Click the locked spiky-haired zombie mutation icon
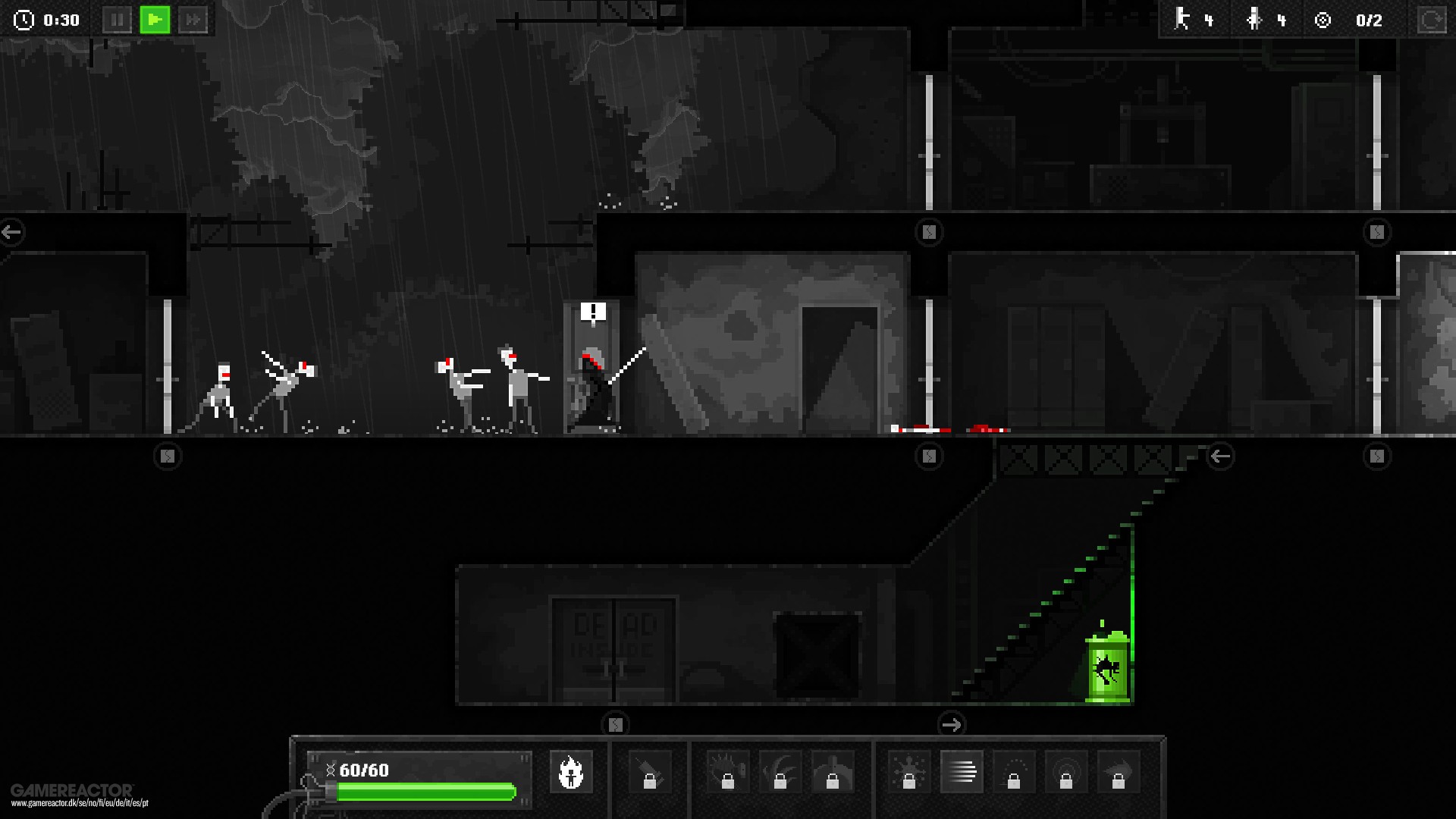 point(728,772)
